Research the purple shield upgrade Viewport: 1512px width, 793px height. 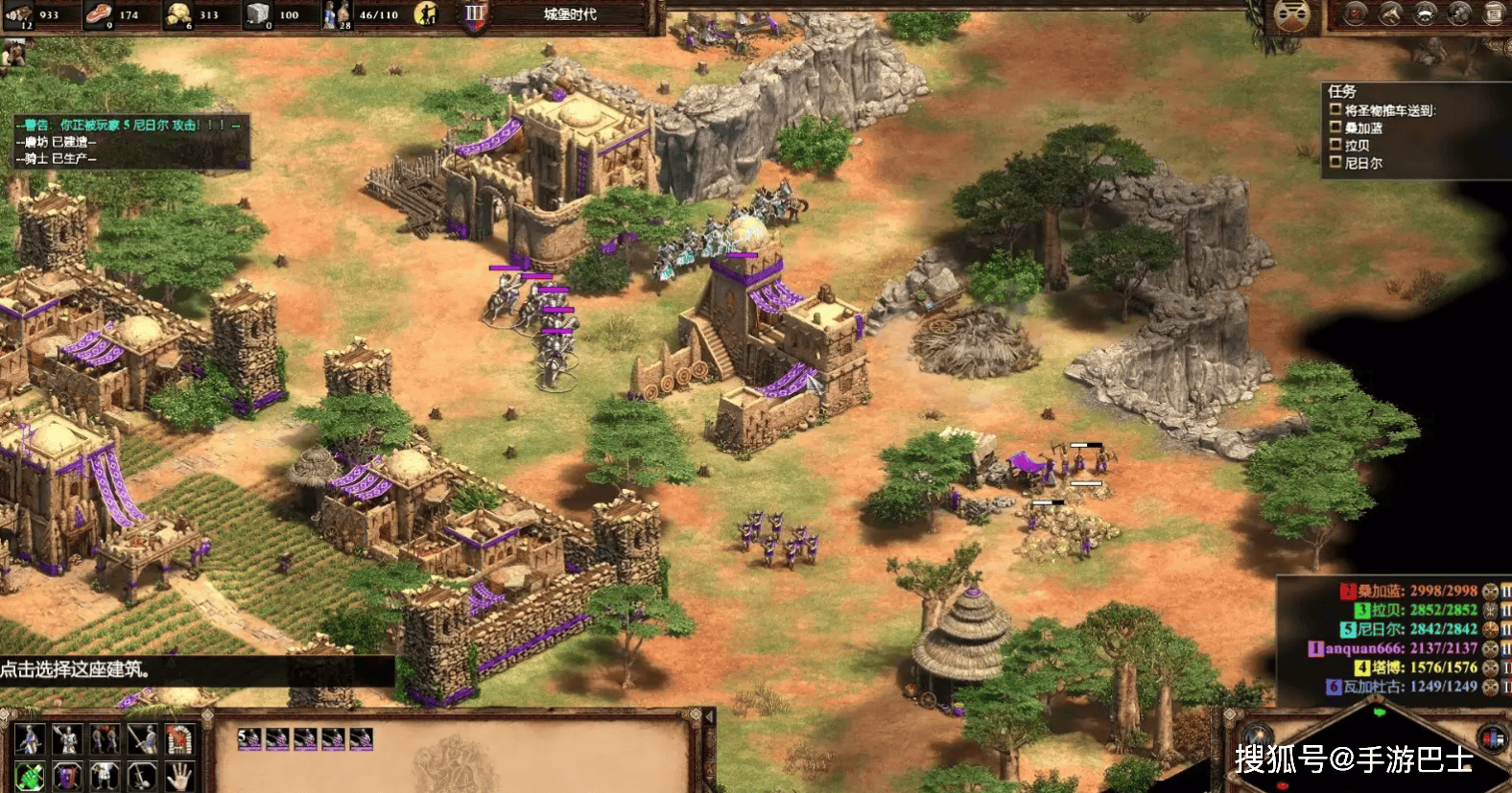67,775
